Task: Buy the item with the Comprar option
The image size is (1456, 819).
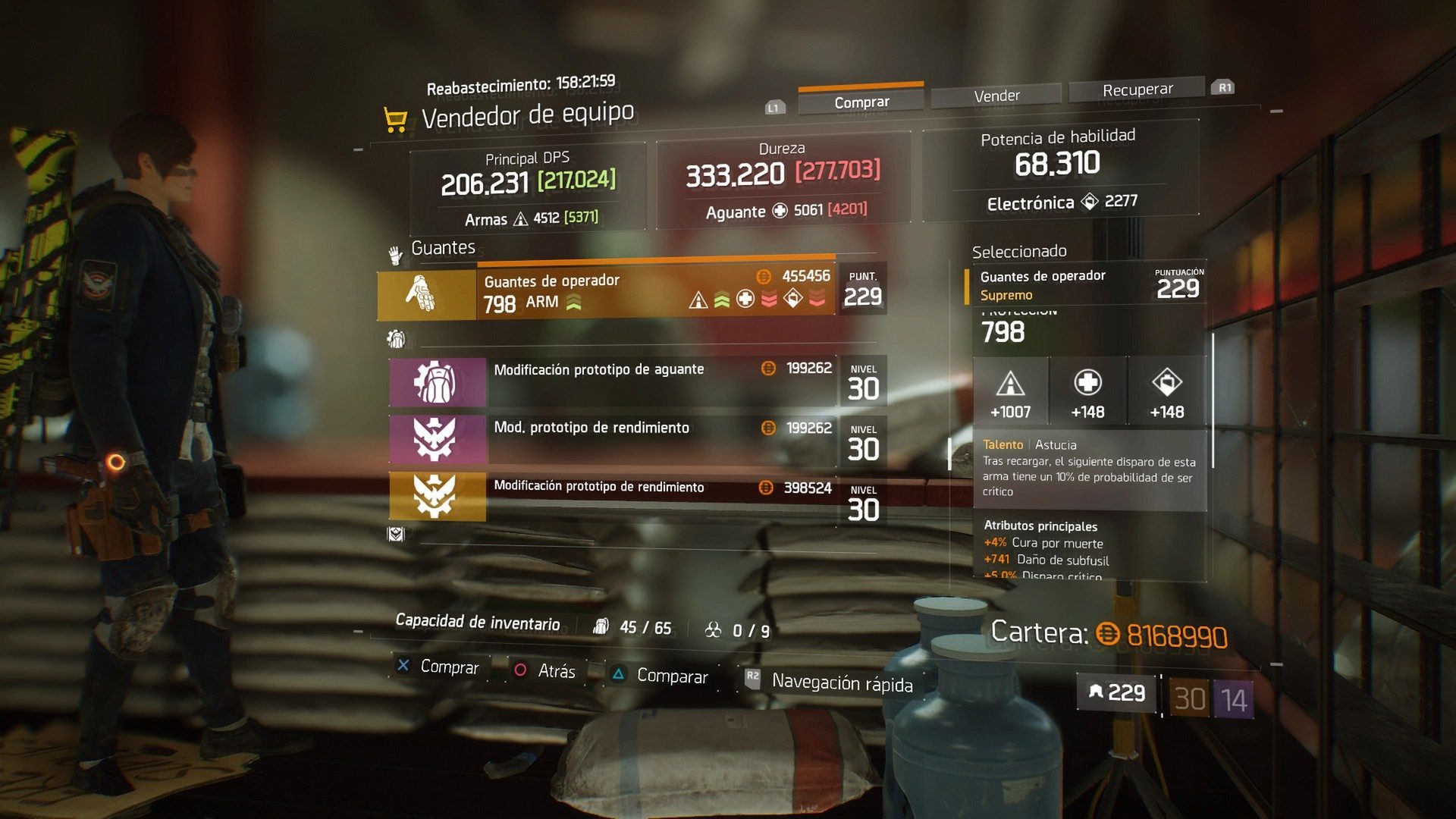Action: 448,667
